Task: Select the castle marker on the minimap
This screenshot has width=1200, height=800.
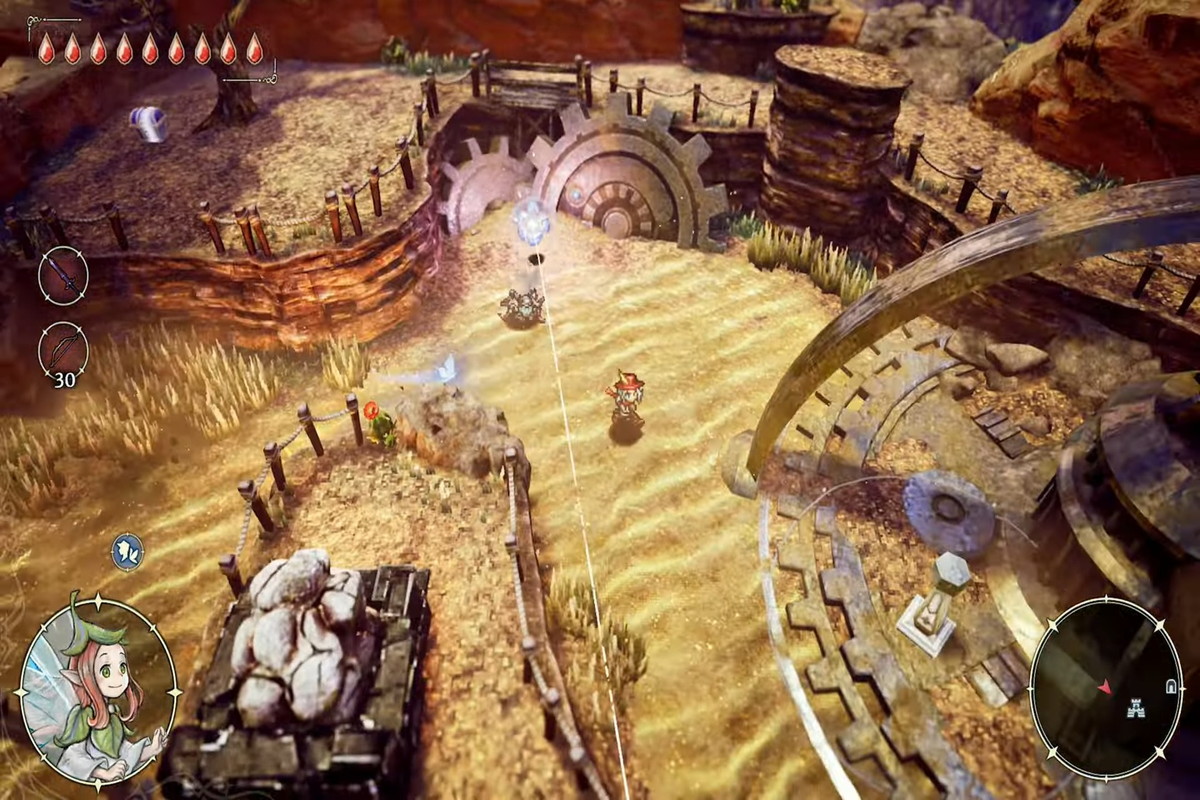Action: (x=1134, y=704)
